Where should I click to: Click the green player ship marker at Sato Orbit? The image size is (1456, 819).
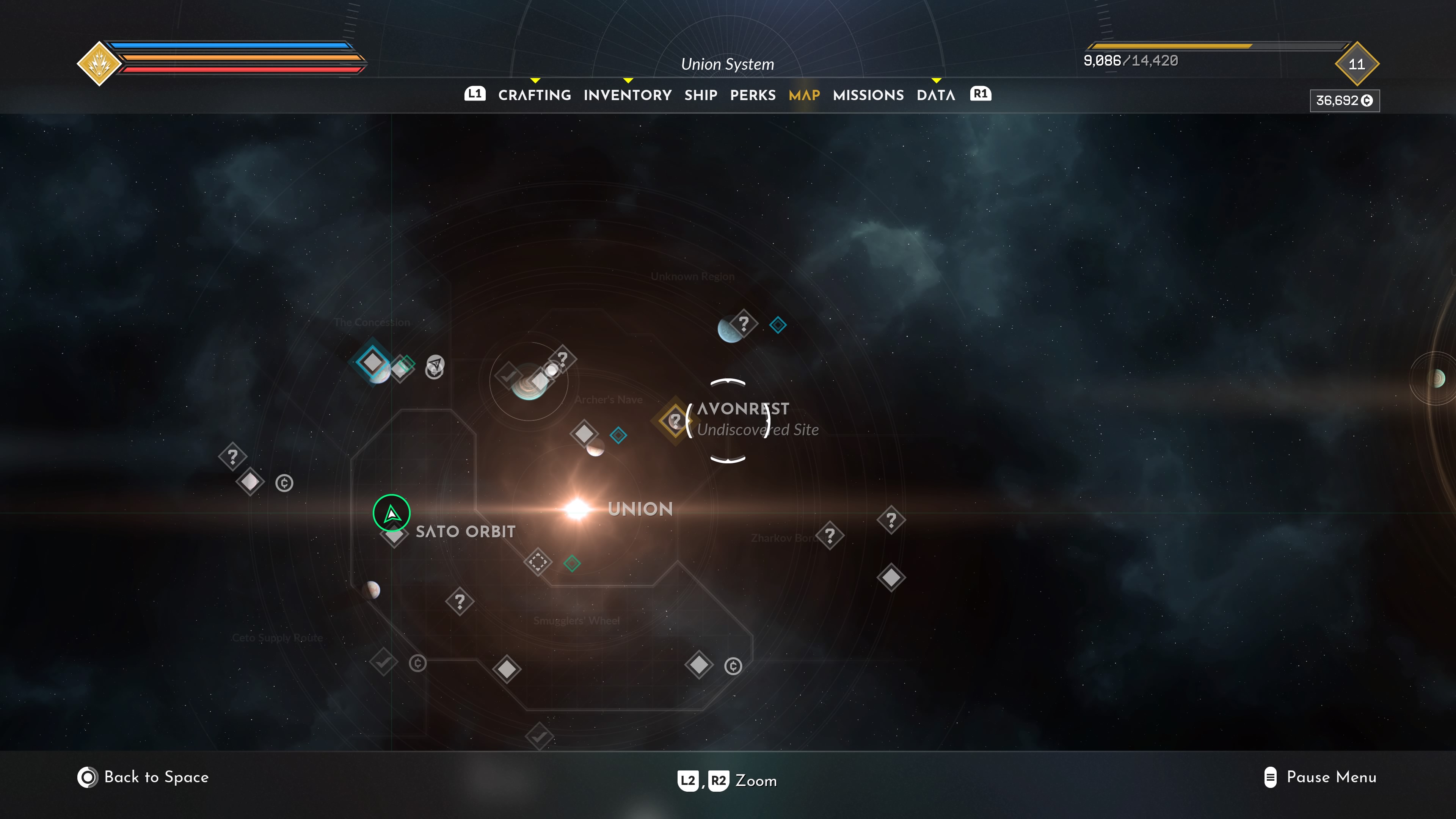pyautogui.click(x=391, y=513)
